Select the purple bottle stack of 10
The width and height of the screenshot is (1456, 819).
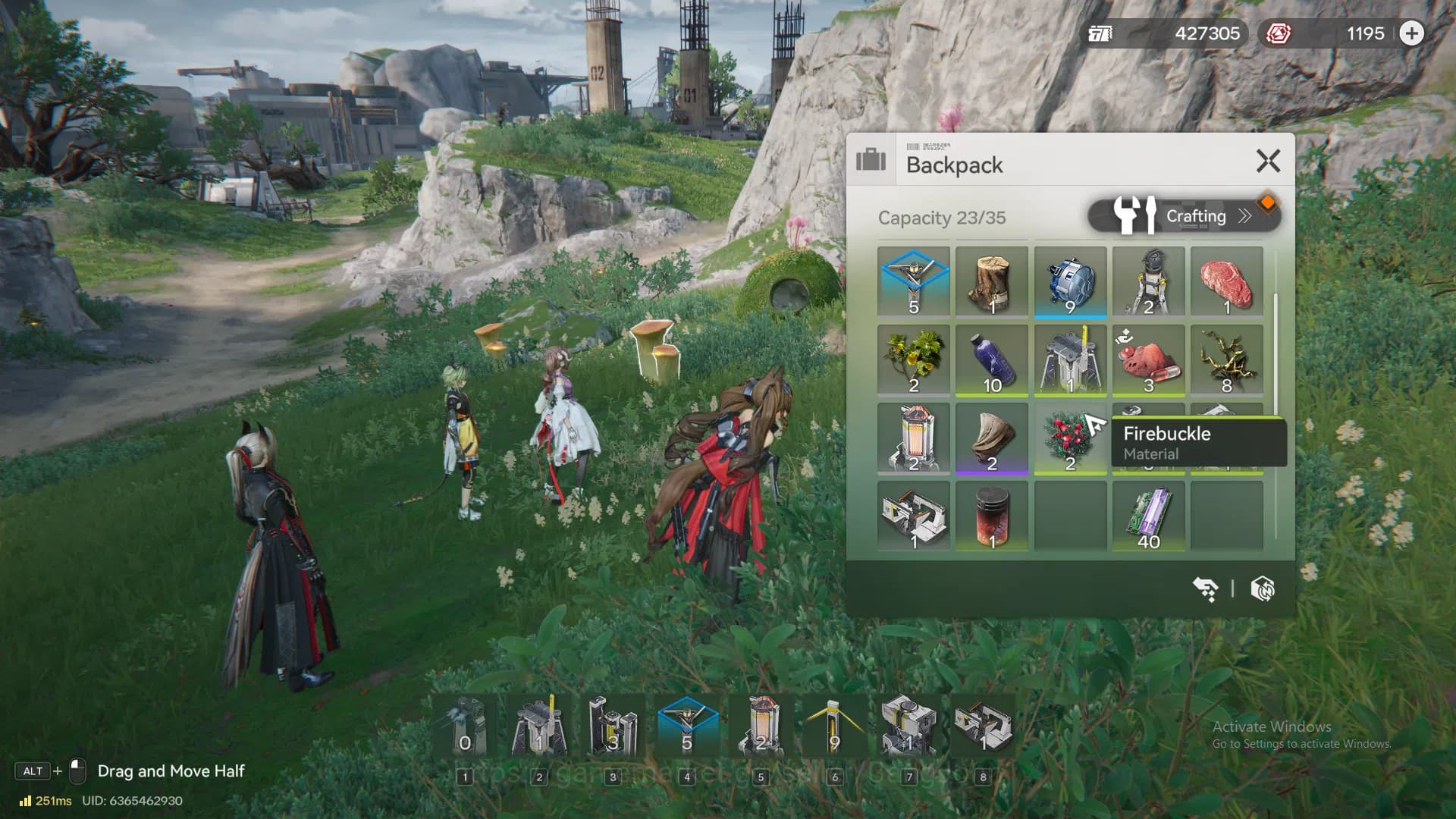click(x=993, y=360)
